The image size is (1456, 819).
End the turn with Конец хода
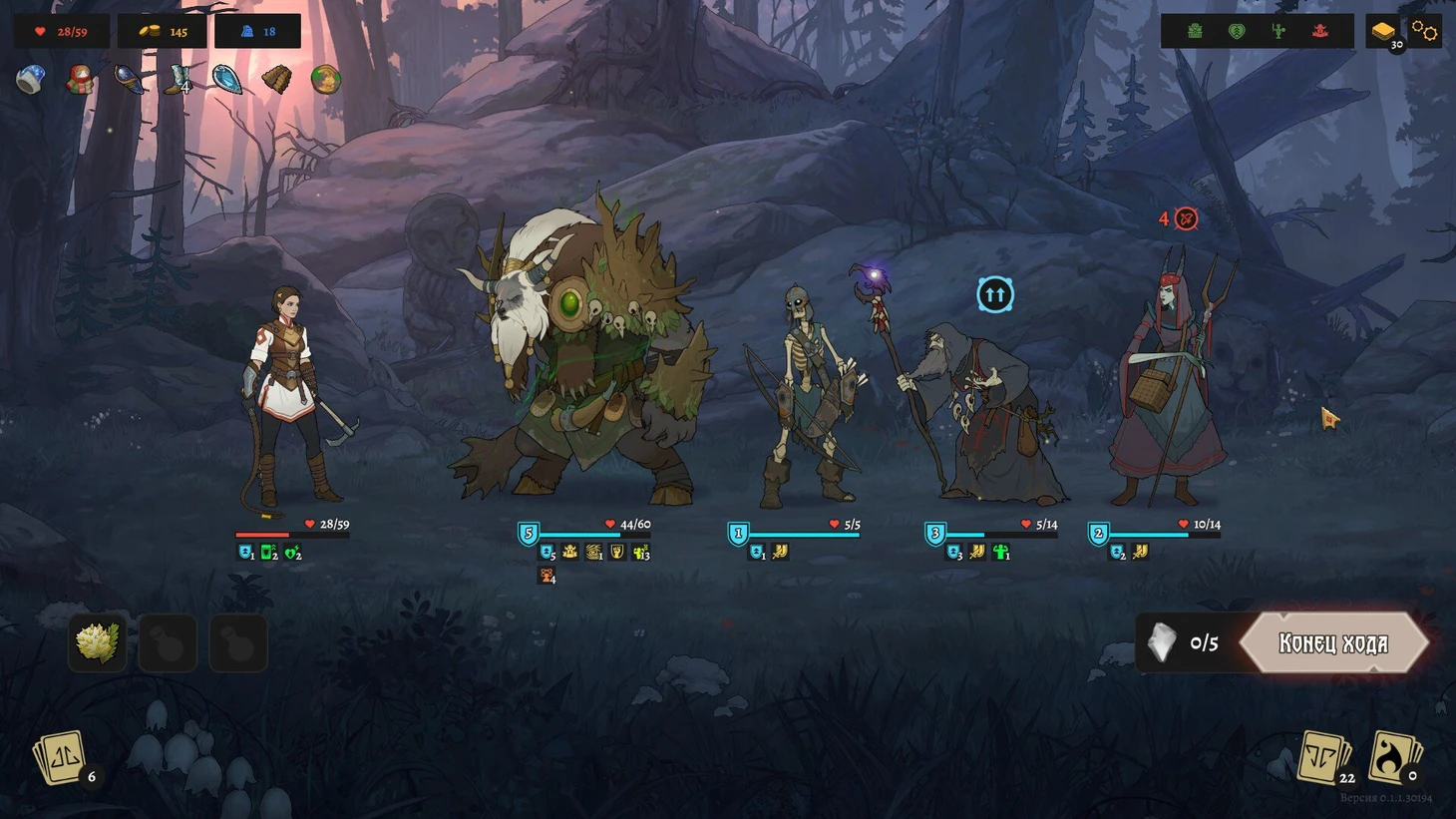click(1333, 643)
